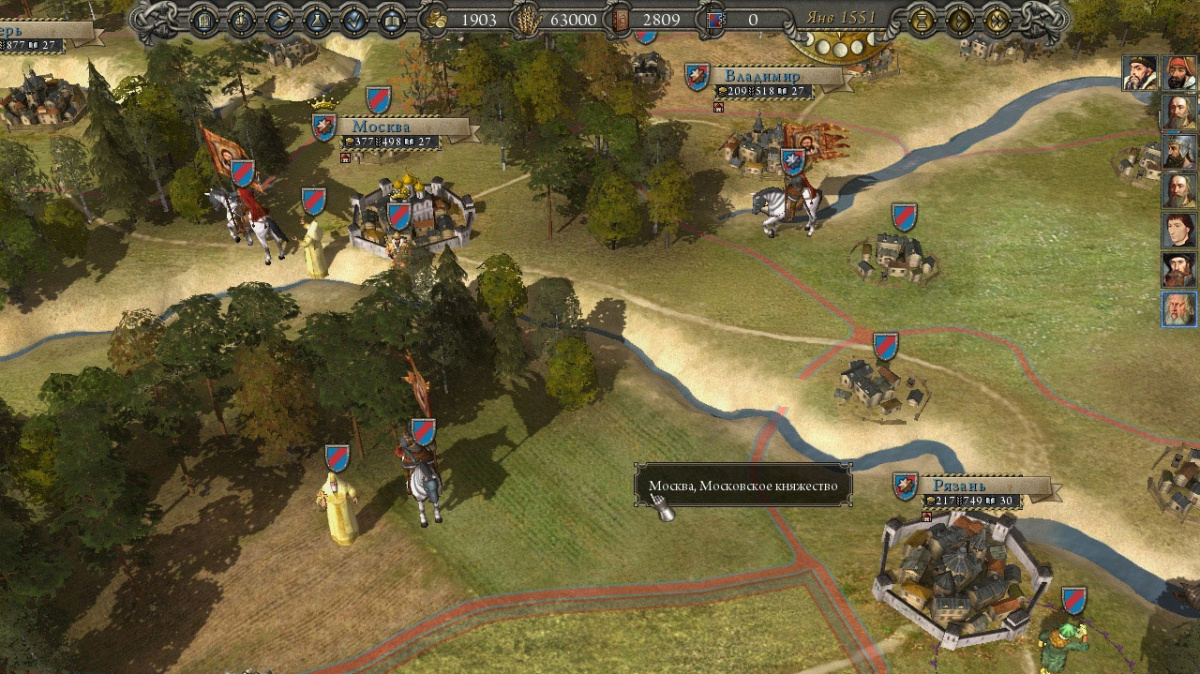This screenshot has width=1200, height=674.
Task: Select the fur-collared man's portrait
Action: click(x=1139, y=73)
